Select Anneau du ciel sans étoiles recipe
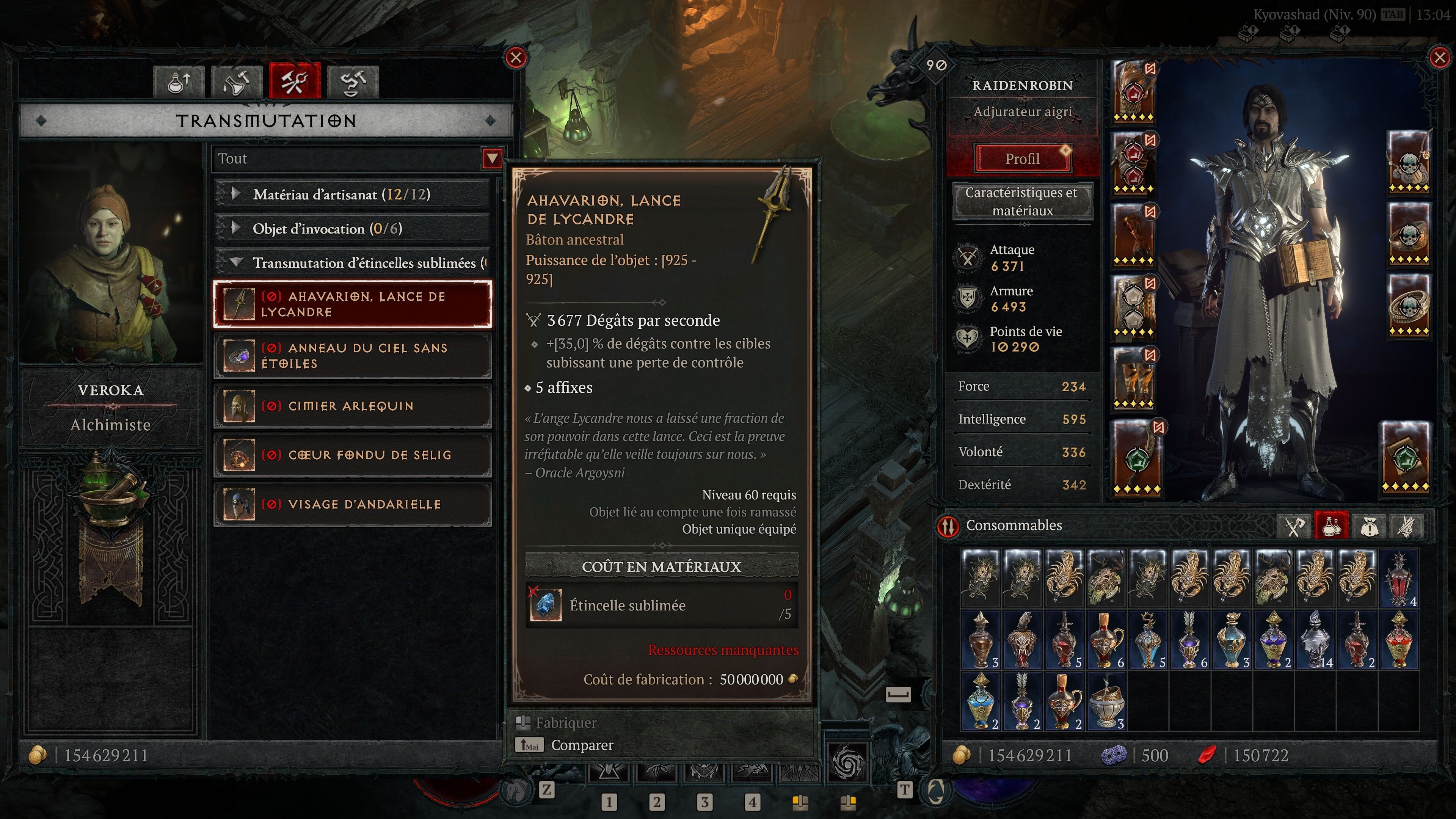This screenshot has width=1456, height=819. pos(352,356)
